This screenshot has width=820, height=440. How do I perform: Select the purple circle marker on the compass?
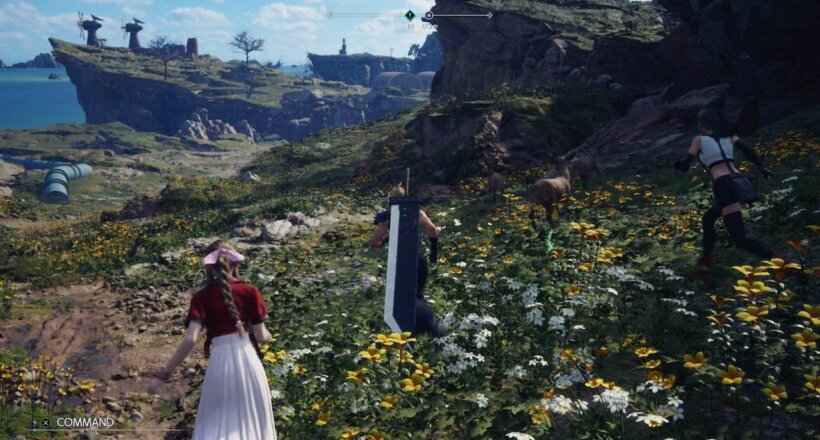429,15
